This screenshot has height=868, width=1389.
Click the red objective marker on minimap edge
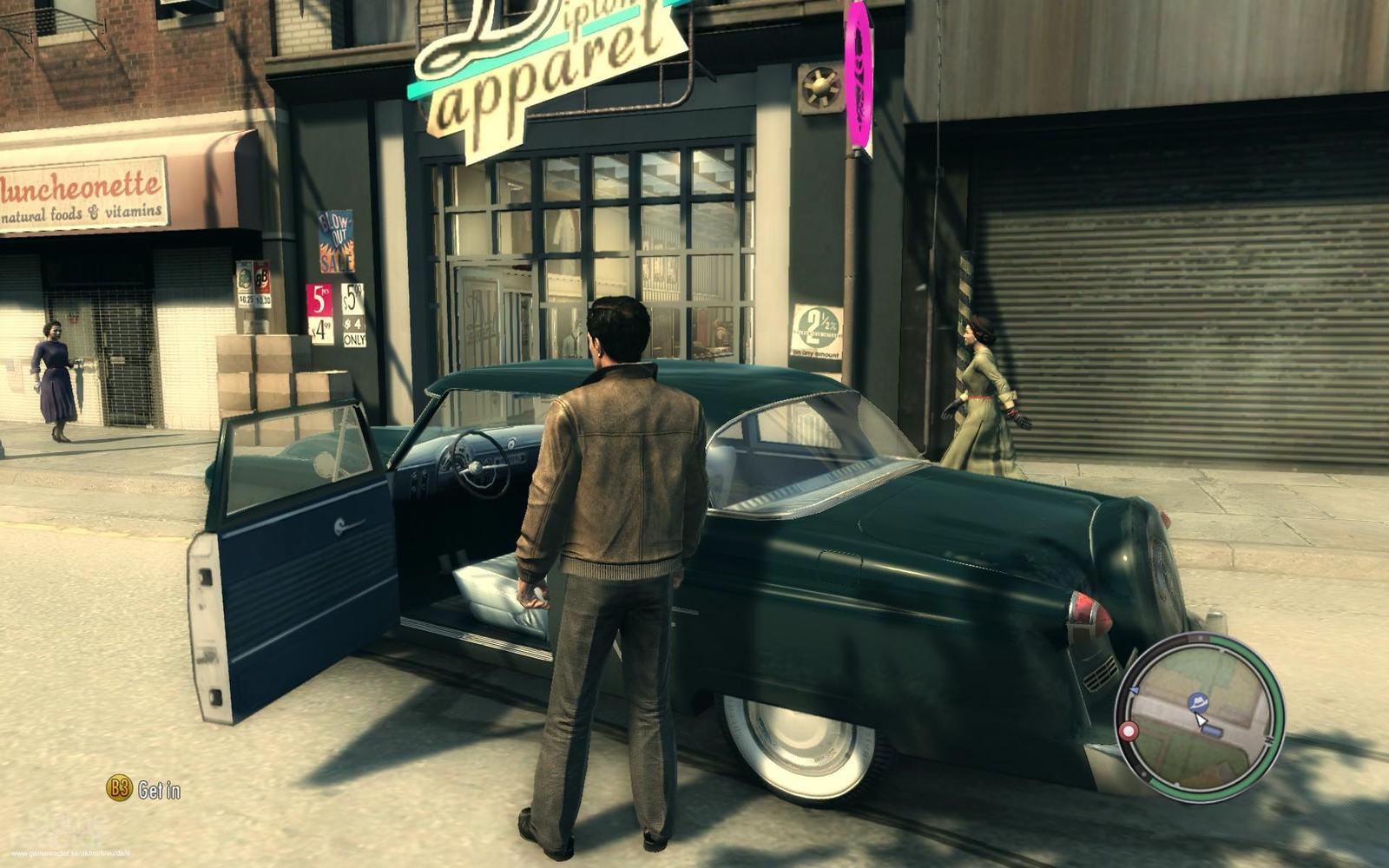coord(1129,732)
